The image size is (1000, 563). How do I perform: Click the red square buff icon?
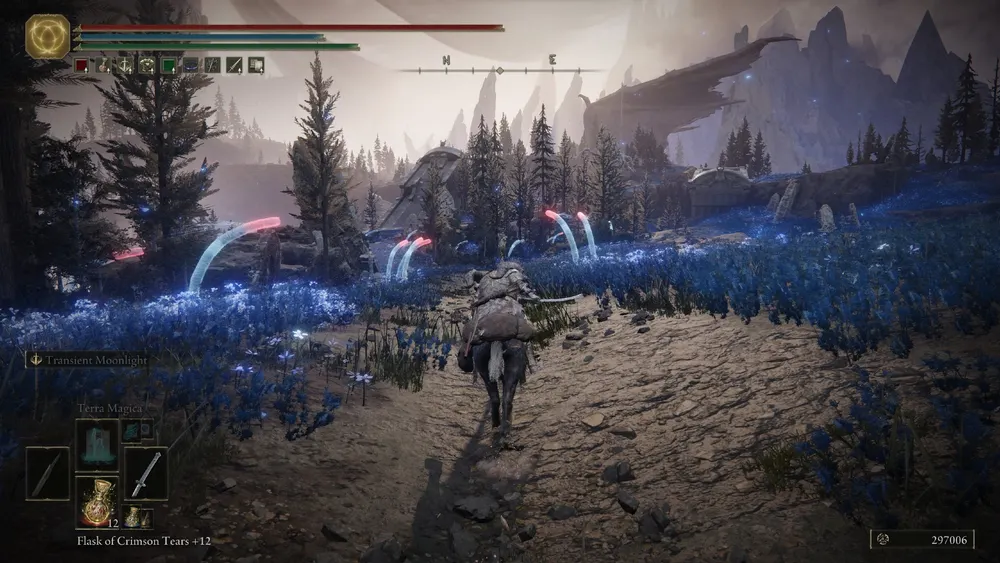pos(82,65)
